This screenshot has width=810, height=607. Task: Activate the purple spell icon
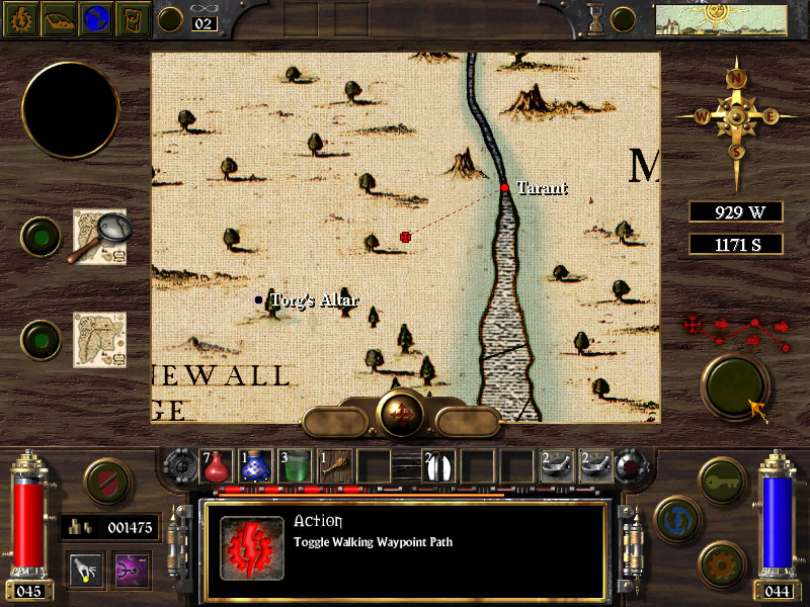[132, 569]
